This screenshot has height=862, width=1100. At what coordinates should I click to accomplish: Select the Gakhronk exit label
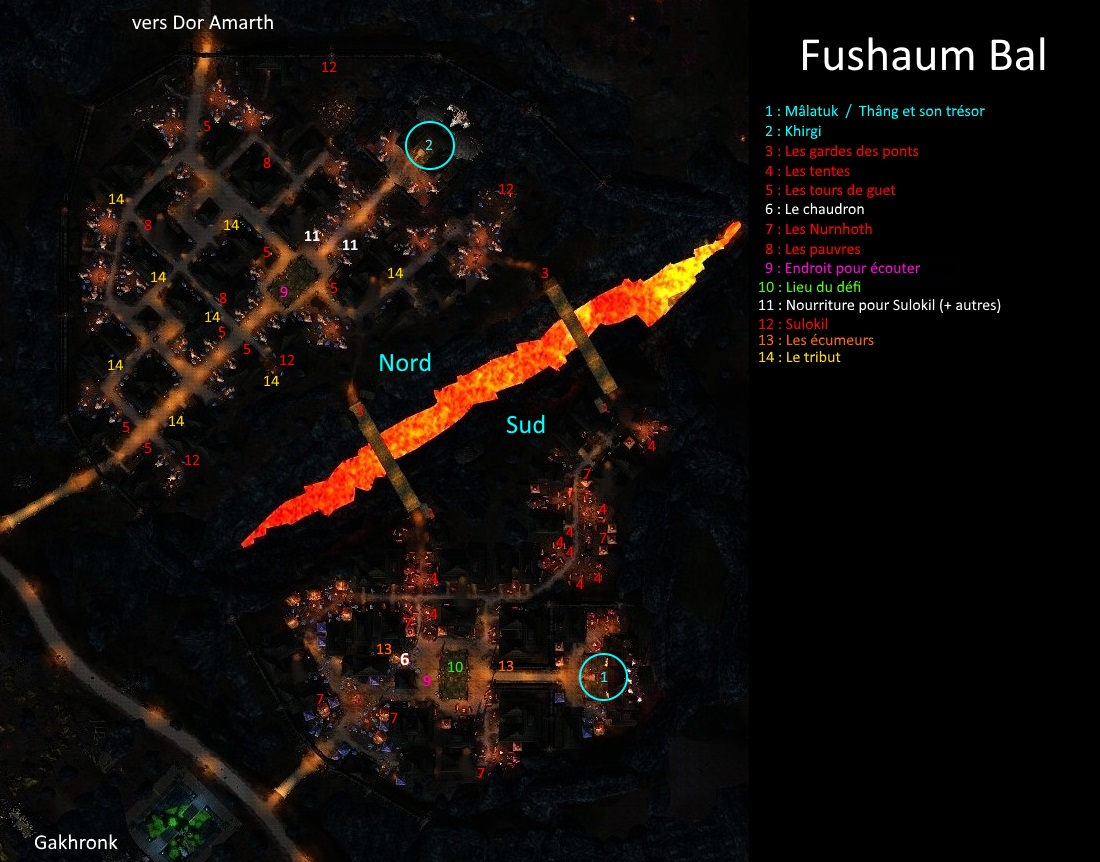tap(76, 842)
